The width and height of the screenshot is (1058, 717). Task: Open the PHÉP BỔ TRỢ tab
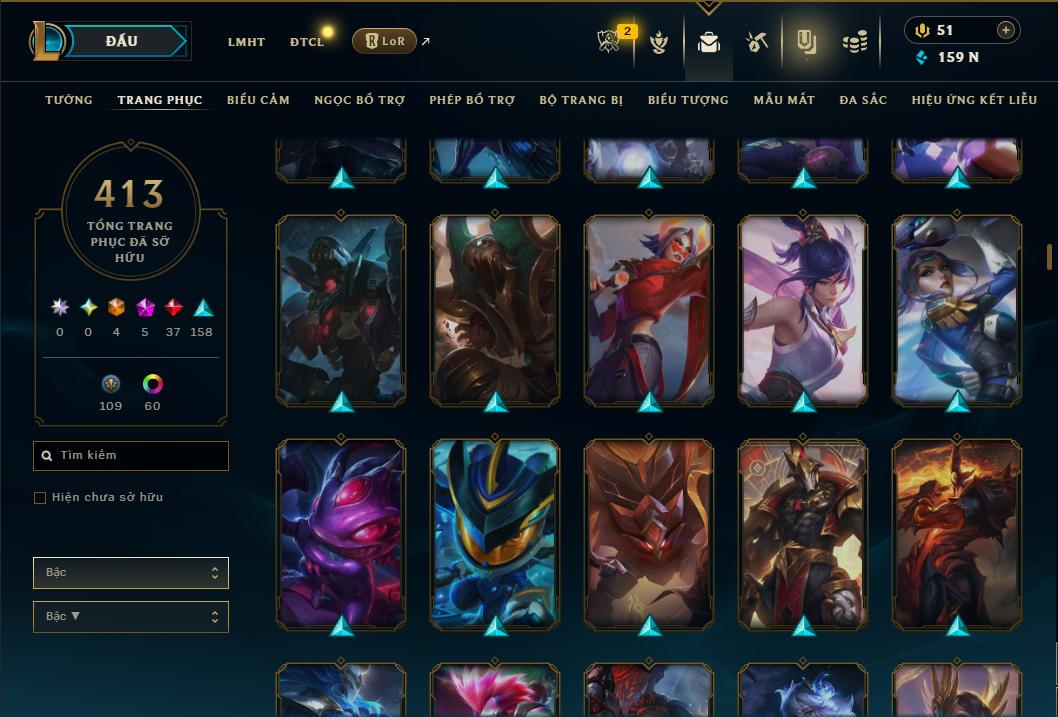point(472,100)
